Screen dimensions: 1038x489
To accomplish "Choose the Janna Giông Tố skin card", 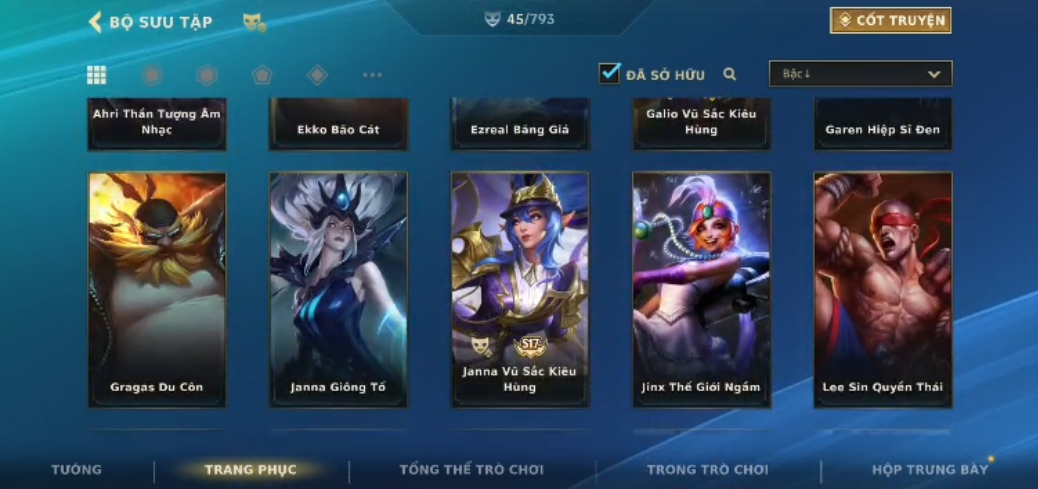I will pos(338,289).
